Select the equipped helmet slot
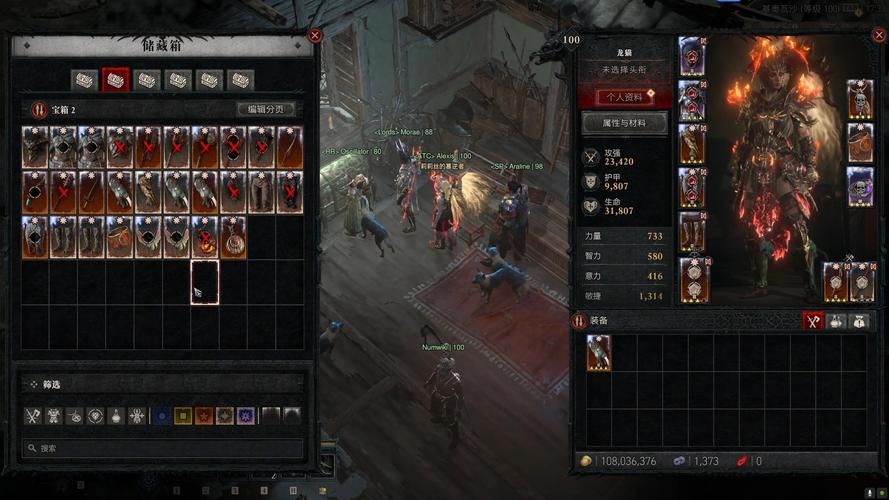The image size is (889, 500). coord(692,56)
